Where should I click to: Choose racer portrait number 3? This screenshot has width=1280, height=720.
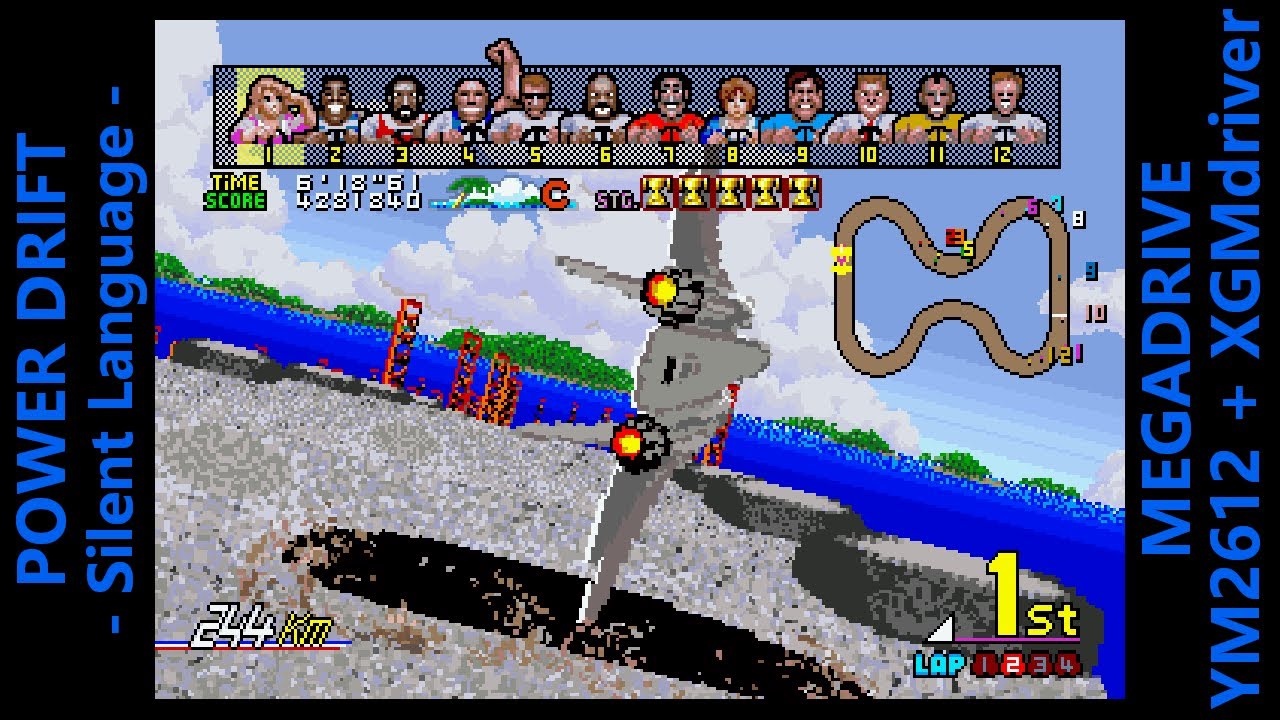pos(402,112)
